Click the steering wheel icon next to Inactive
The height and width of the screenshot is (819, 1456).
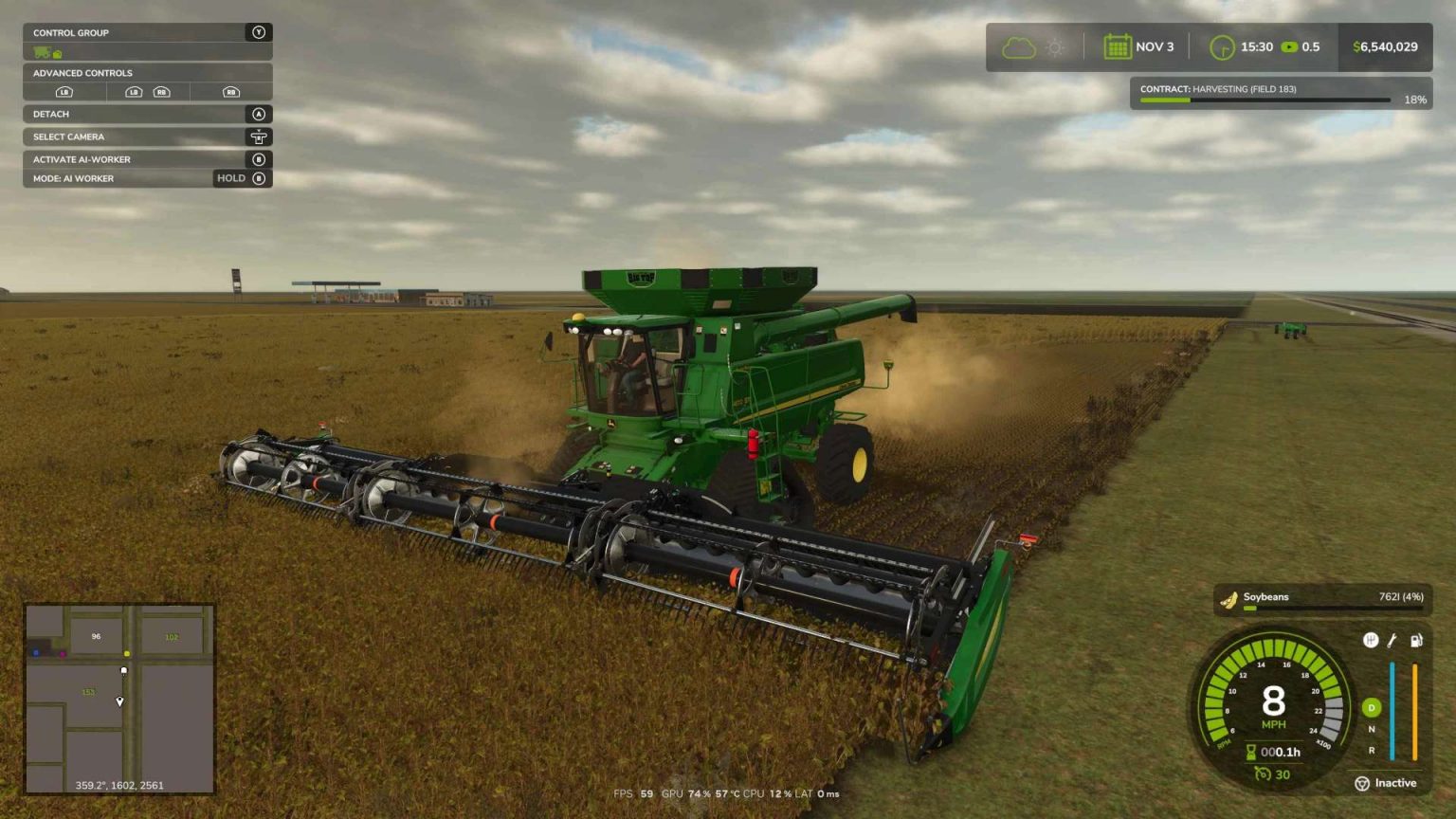[x=1362, y=784]
